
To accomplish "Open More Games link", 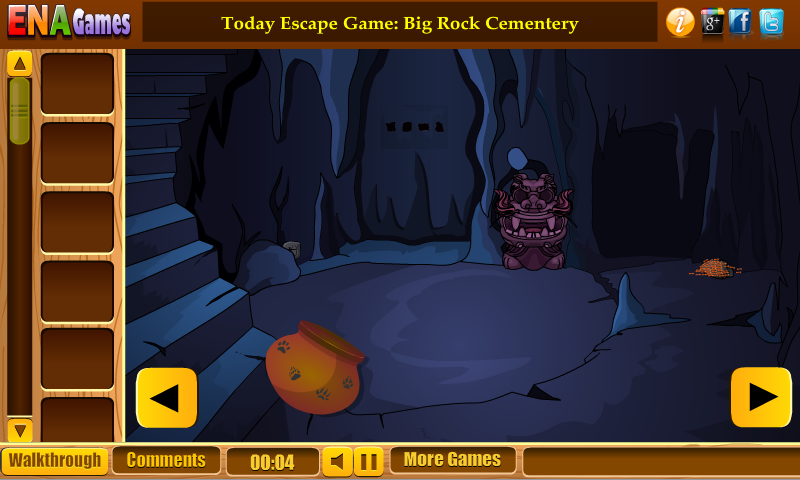I will tap(452, 460).
